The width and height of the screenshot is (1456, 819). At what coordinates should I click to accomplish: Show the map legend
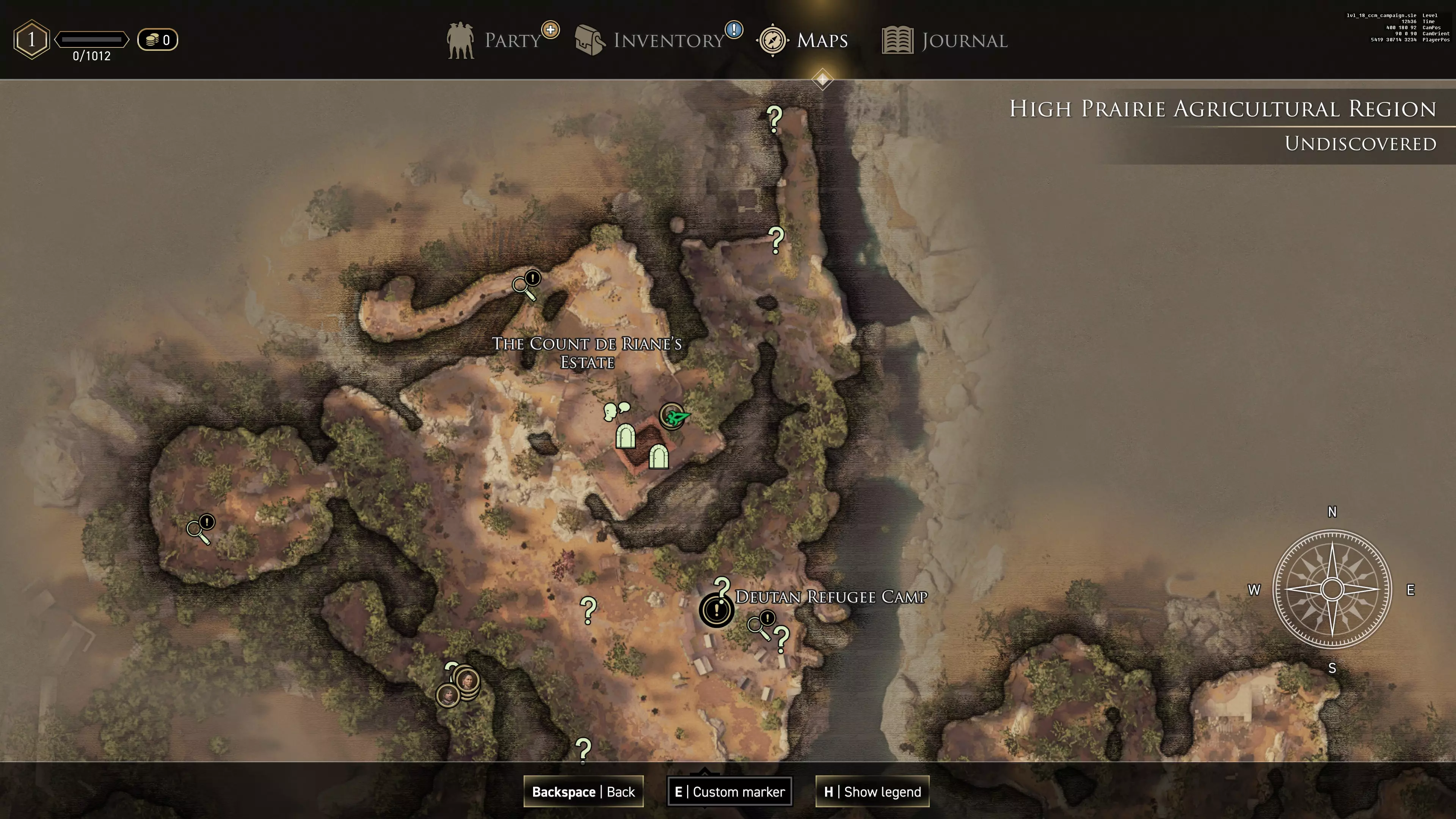click(x=872, y=791)
